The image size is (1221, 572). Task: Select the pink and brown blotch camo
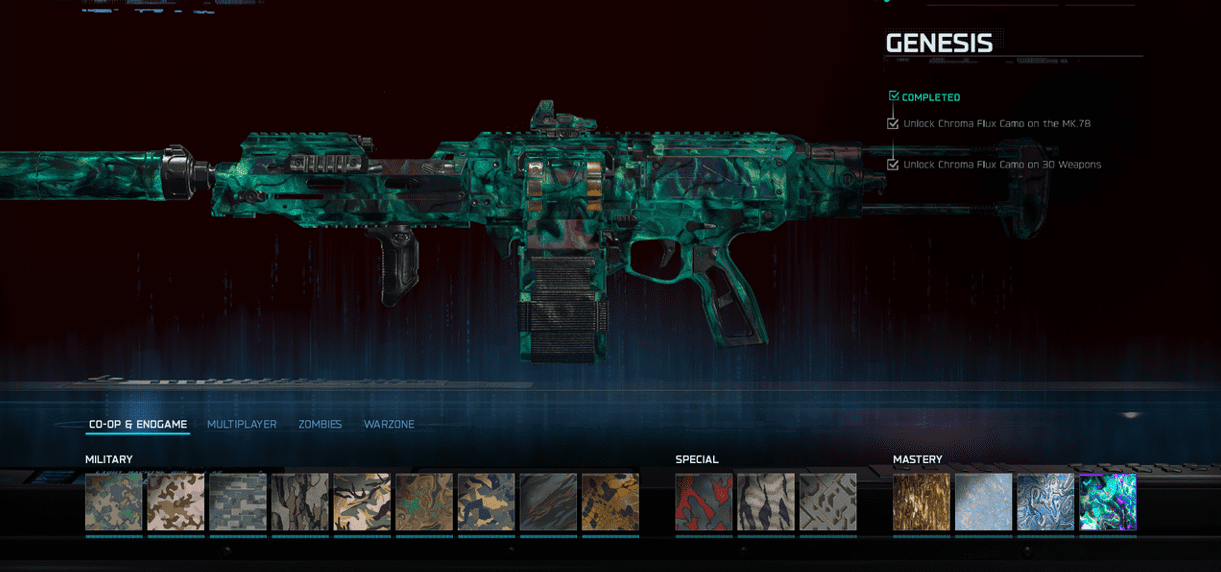tap(176, 502)
